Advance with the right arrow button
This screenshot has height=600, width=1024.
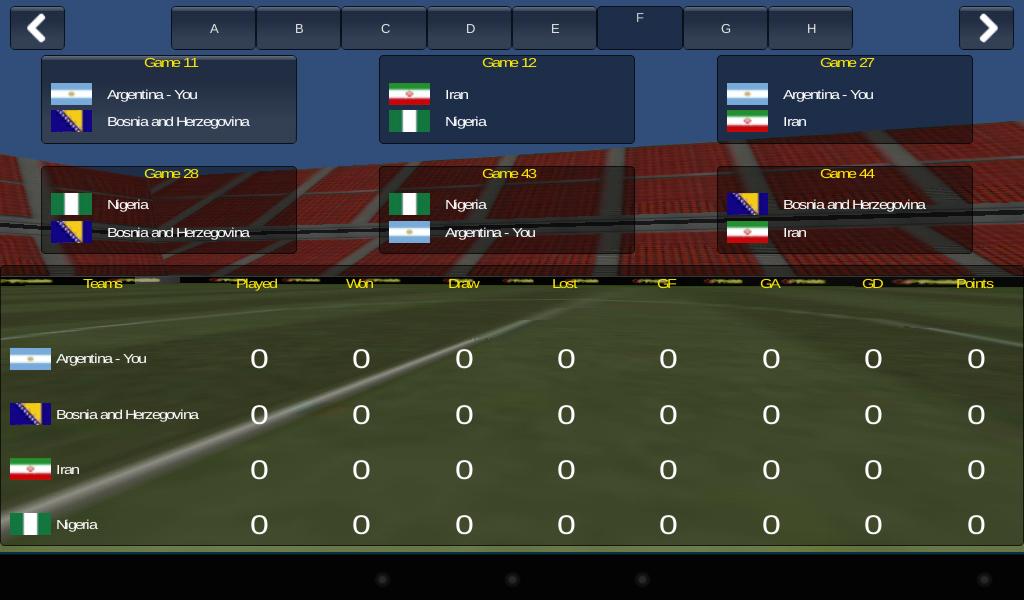coord(986,28)
